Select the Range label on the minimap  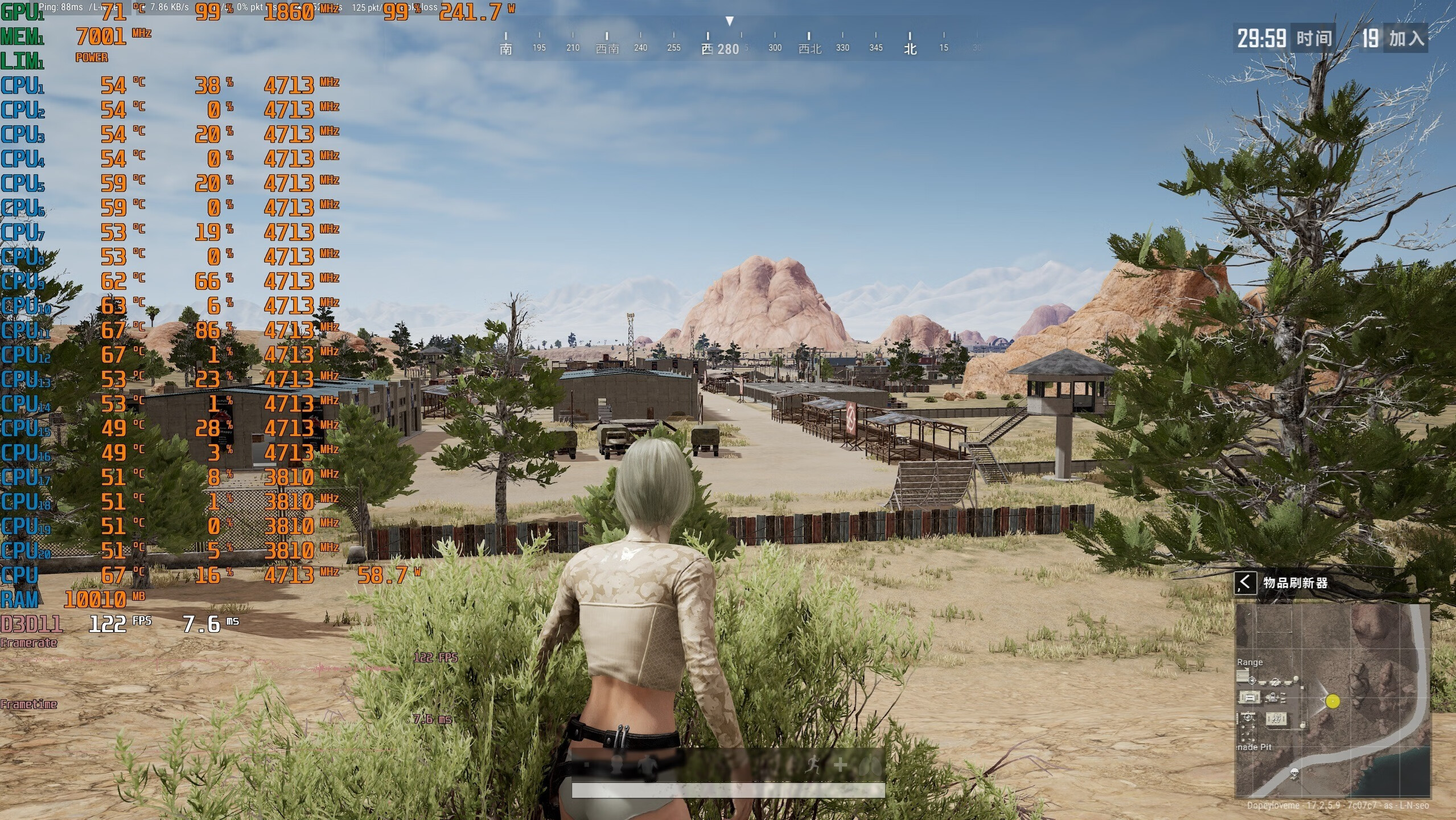point(1249,662)
